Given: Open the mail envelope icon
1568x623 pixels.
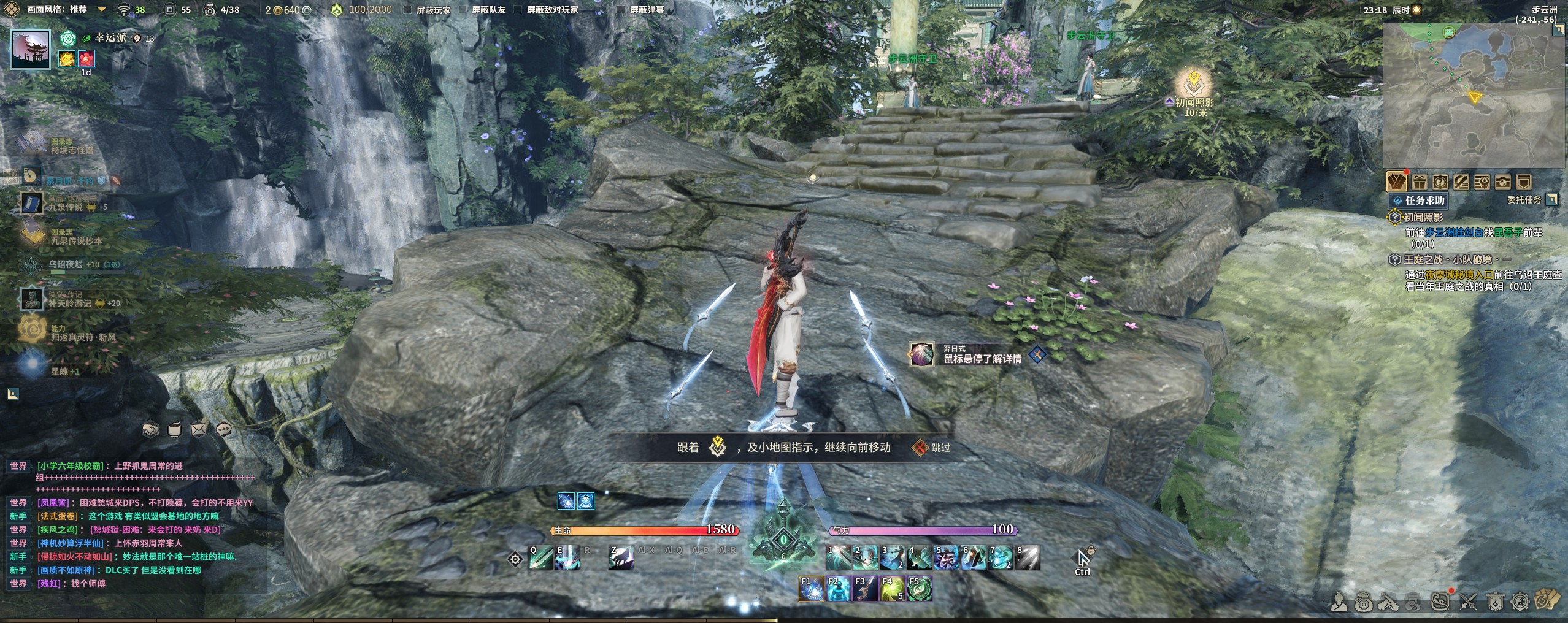Looking at the screenshot, I should pyautogui.click(x=199, y=429).
